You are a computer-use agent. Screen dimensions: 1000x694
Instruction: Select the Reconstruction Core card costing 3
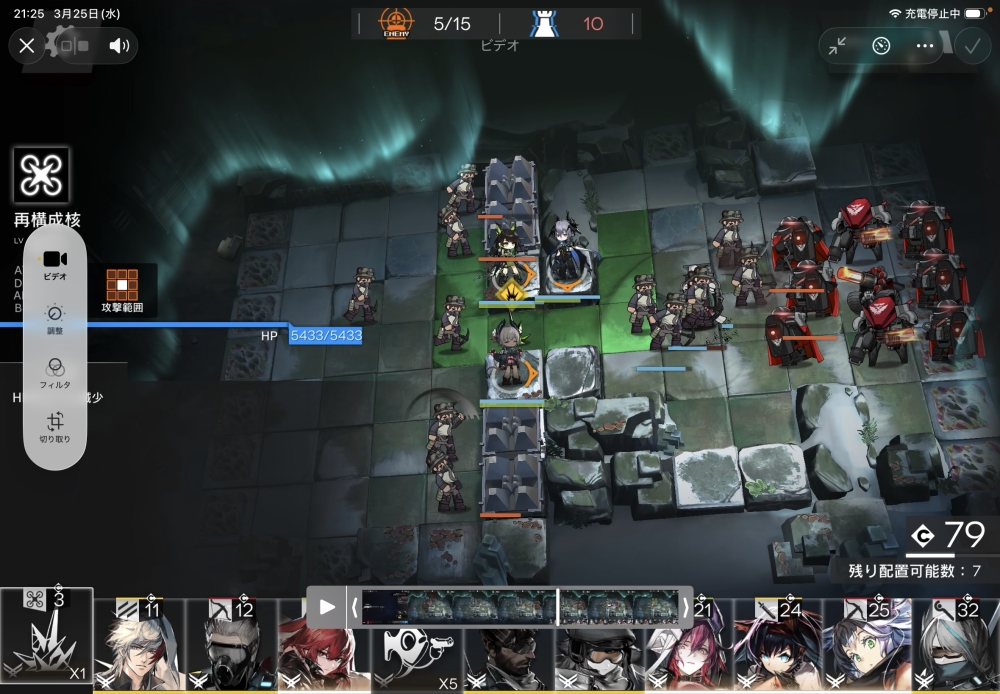click(x=47, y=640)
